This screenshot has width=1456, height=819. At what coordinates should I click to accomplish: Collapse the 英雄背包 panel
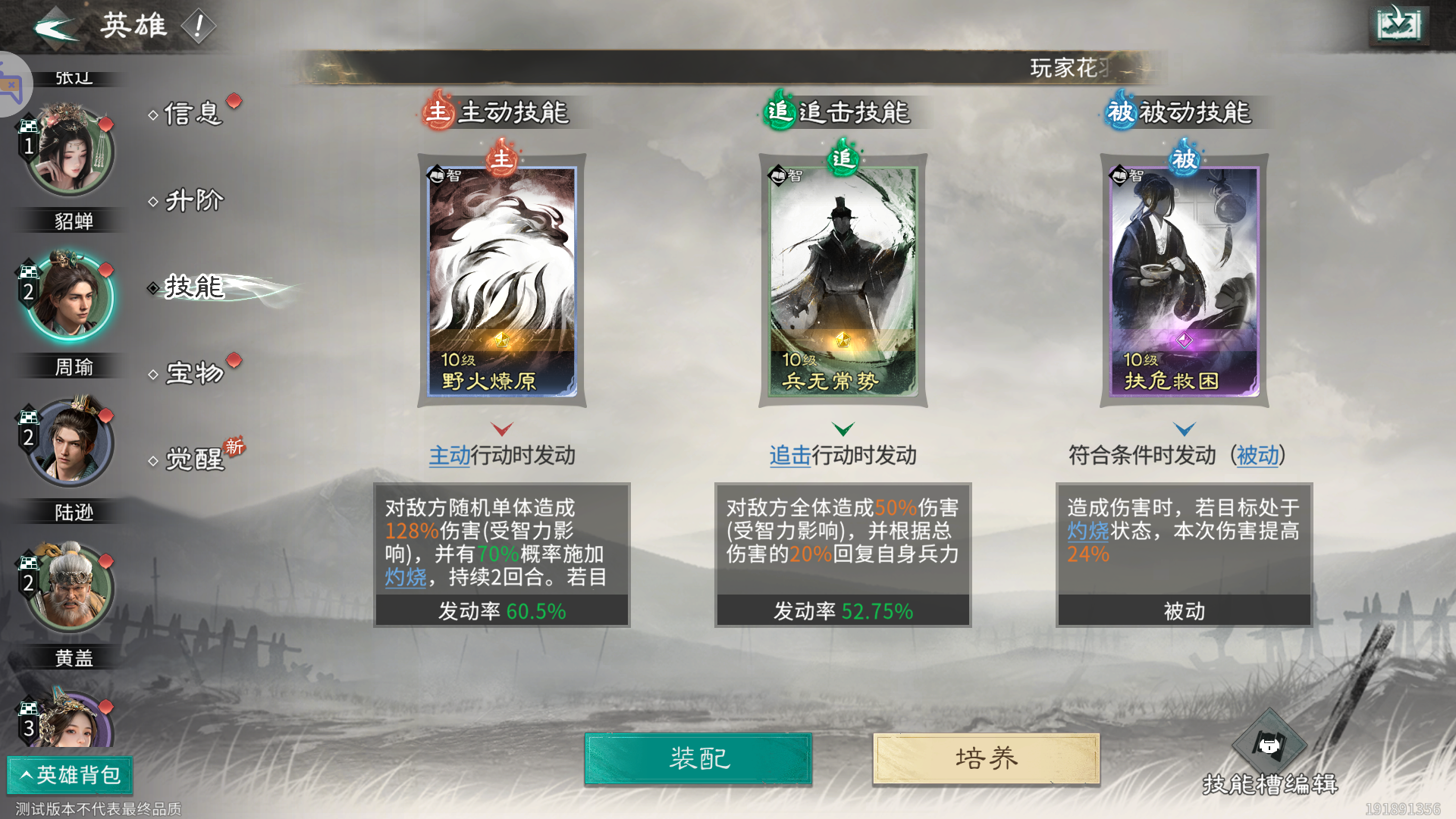tap(70, 776)
